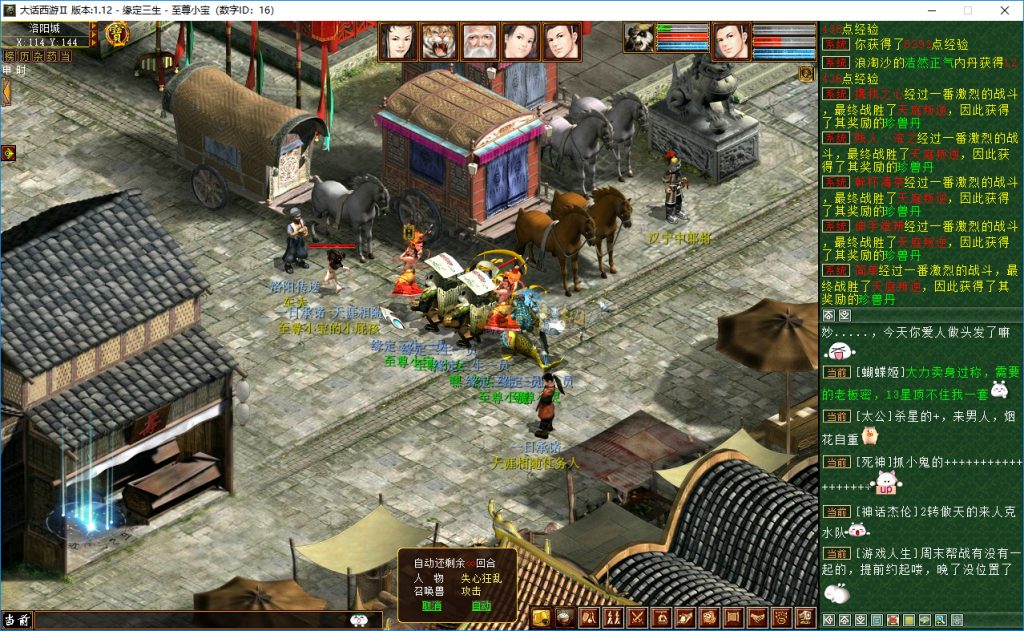Click the crossed swords icon in bottom toolbar
1024x631 pixels.
click(x=636, y=618)
